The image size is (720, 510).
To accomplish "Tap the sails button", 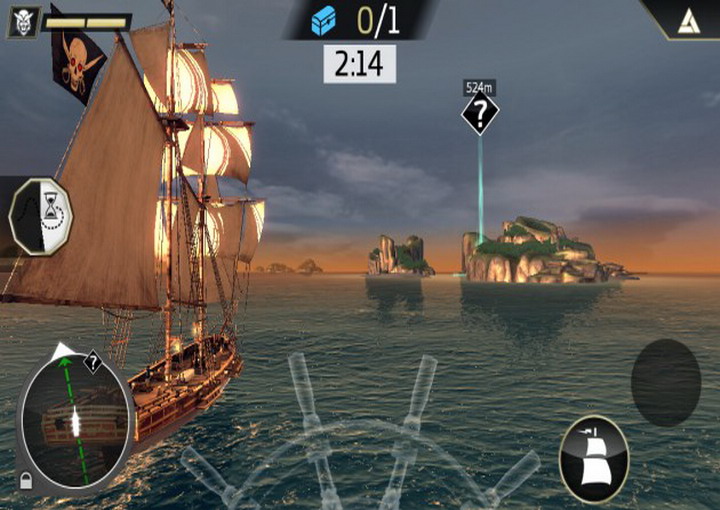I will point(593,458).
